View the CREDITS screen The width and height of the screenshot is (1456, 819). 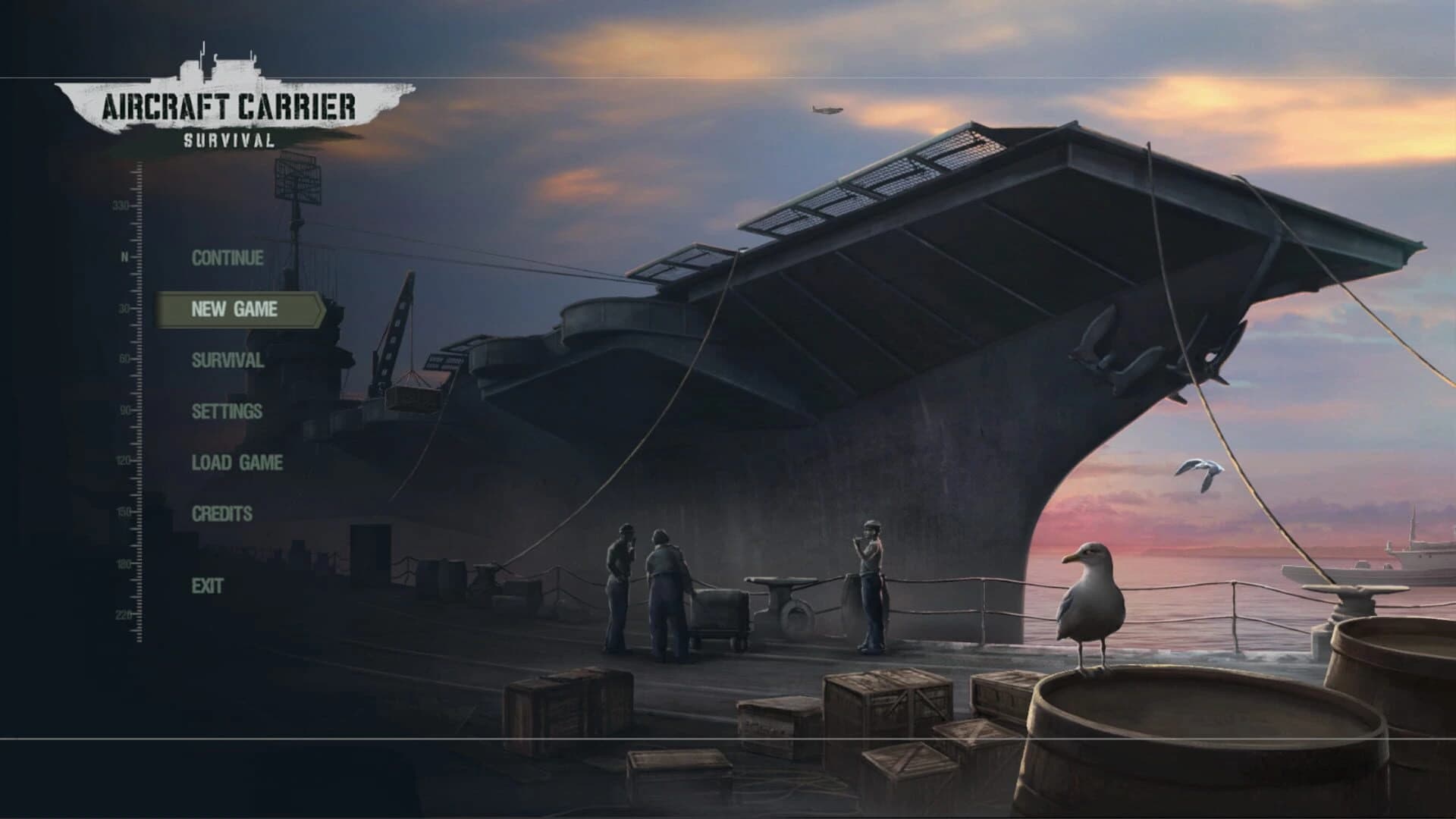tap(223, 513)
